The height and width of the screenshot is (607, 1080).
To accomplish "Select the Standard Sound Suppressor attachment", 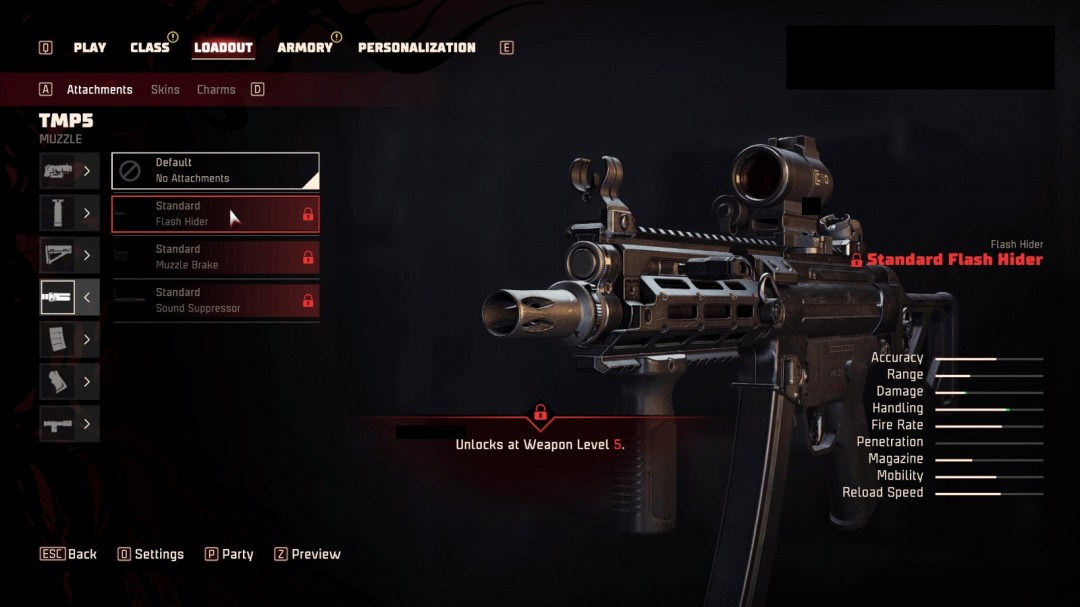I will tap(215, 300).
